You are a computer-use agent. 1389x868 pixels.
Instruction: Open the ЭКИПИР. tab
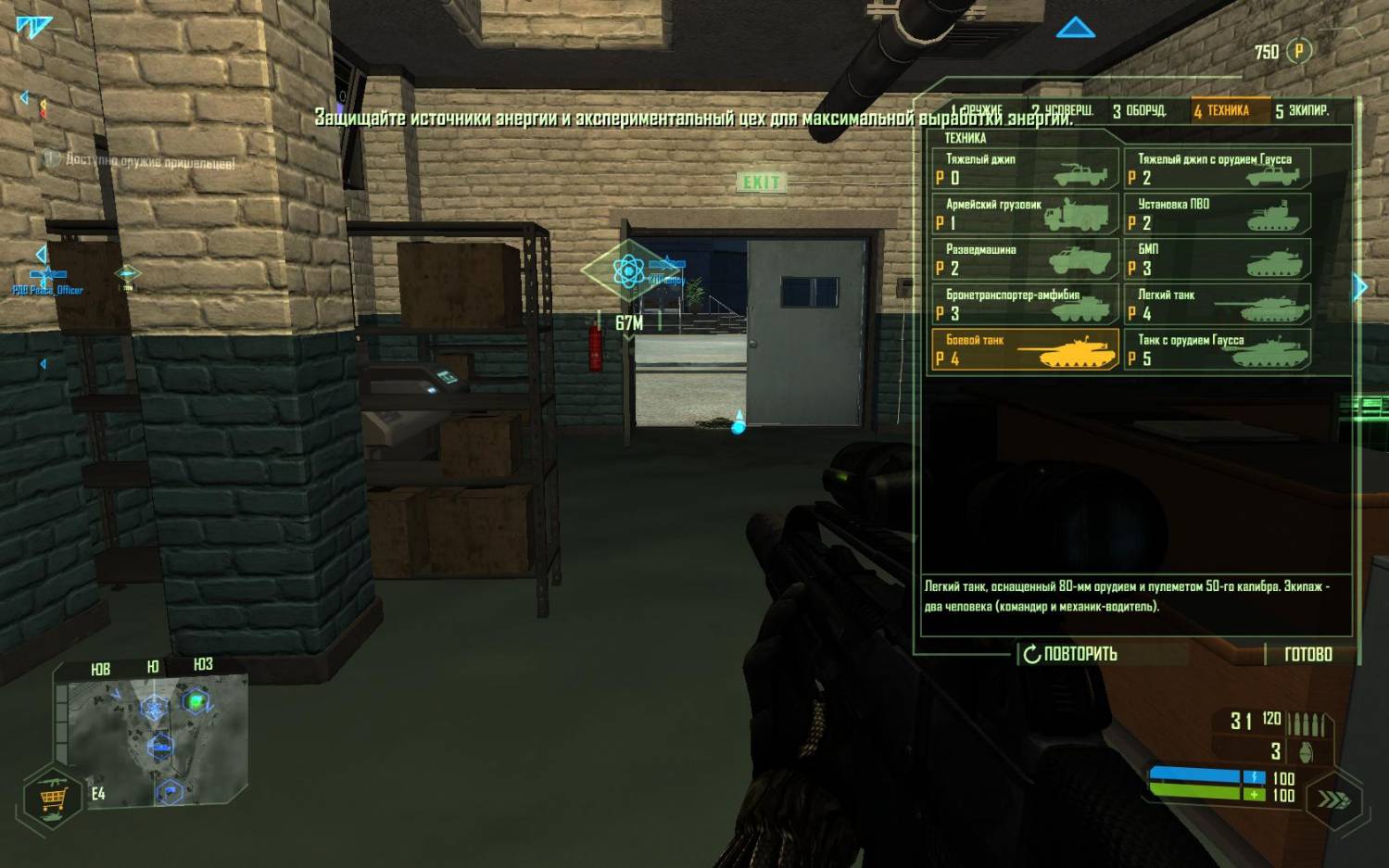[1302, 111]
